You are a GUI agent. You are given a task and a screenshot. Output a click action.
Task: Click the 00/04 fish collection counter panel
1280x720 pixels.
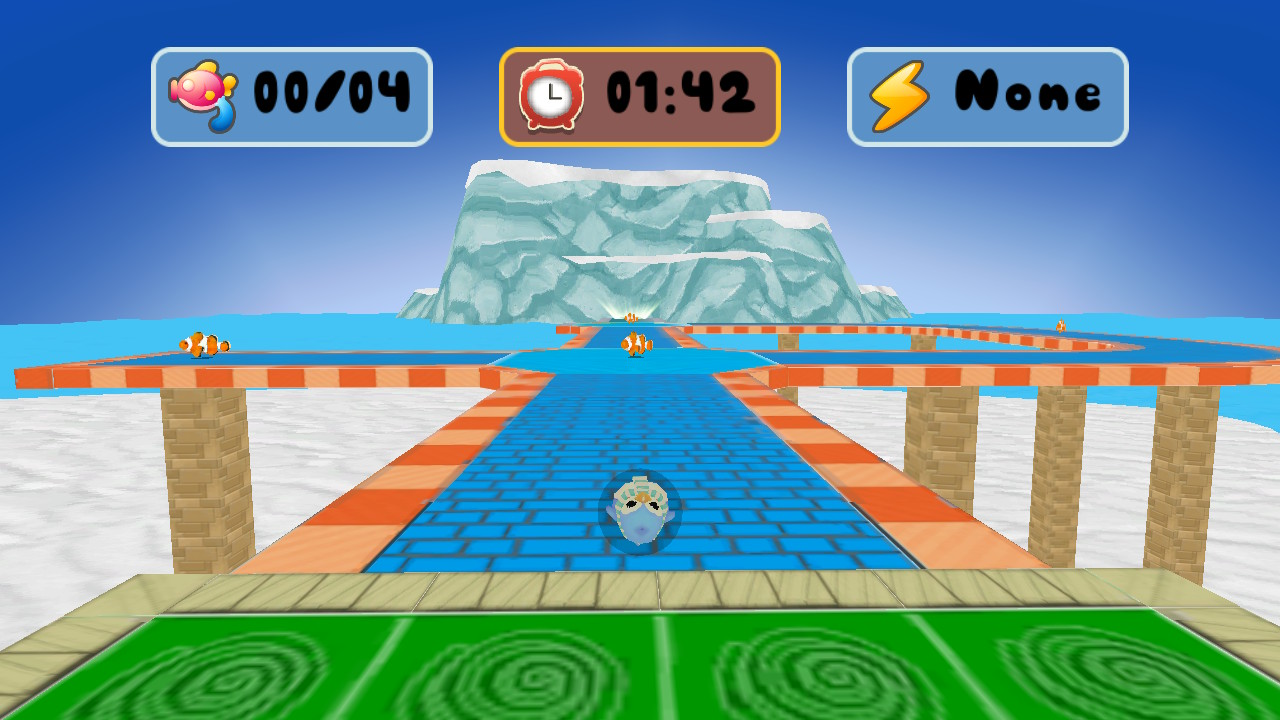(x=291, y=93)
